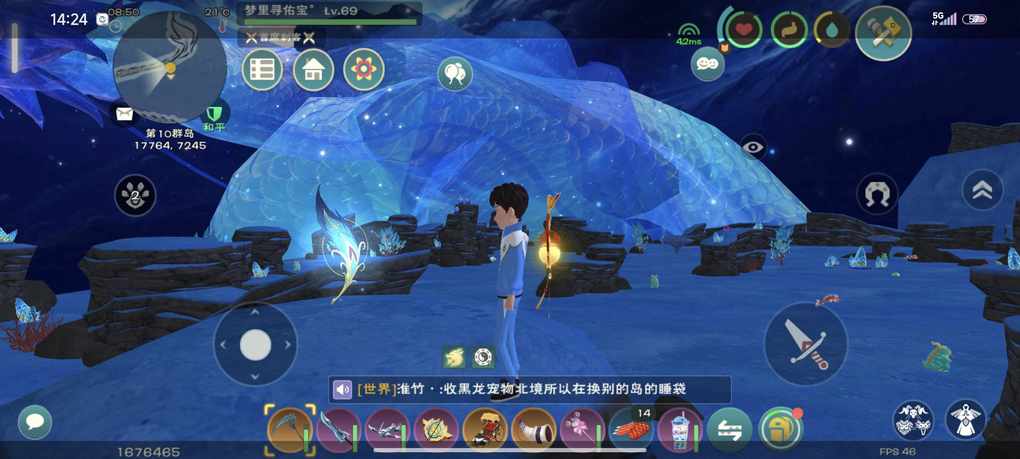Open the crafting hammer and blueprint button
Image resolution: width=1020 pixels, height=459 pixels.
click(883, 33)
